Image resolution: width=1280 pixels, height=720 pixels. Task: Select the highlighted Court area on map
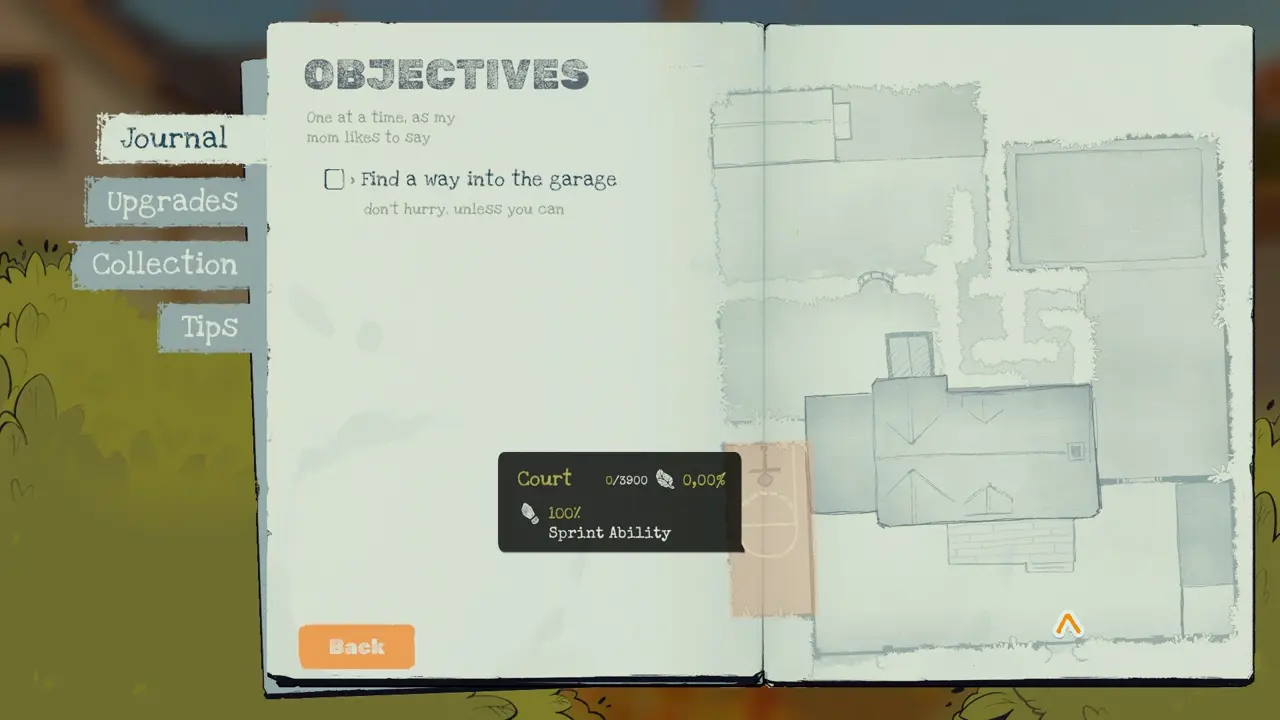pos(772,580)
